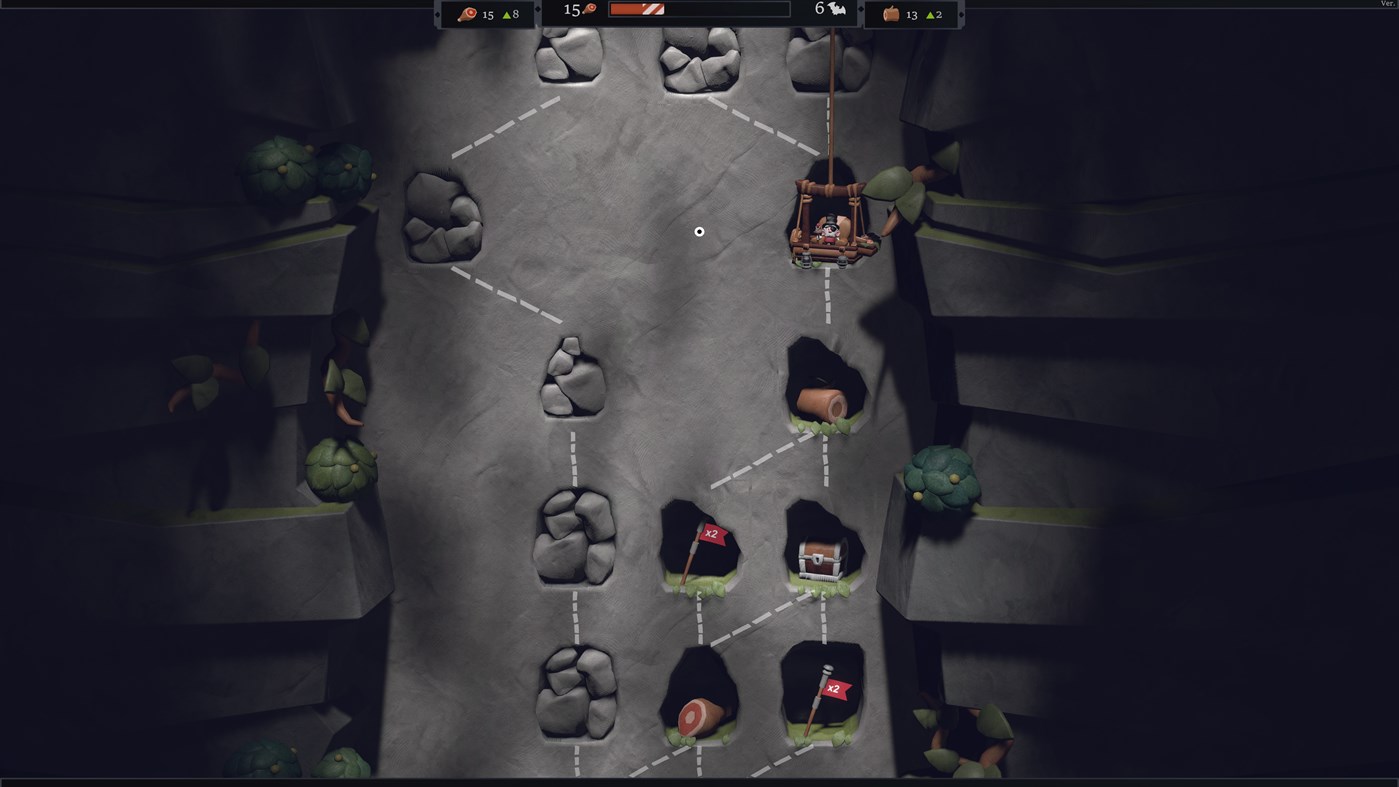Click the meat haunch icon in the HUD
This screenshot has height=787, width=1399.
467,15
